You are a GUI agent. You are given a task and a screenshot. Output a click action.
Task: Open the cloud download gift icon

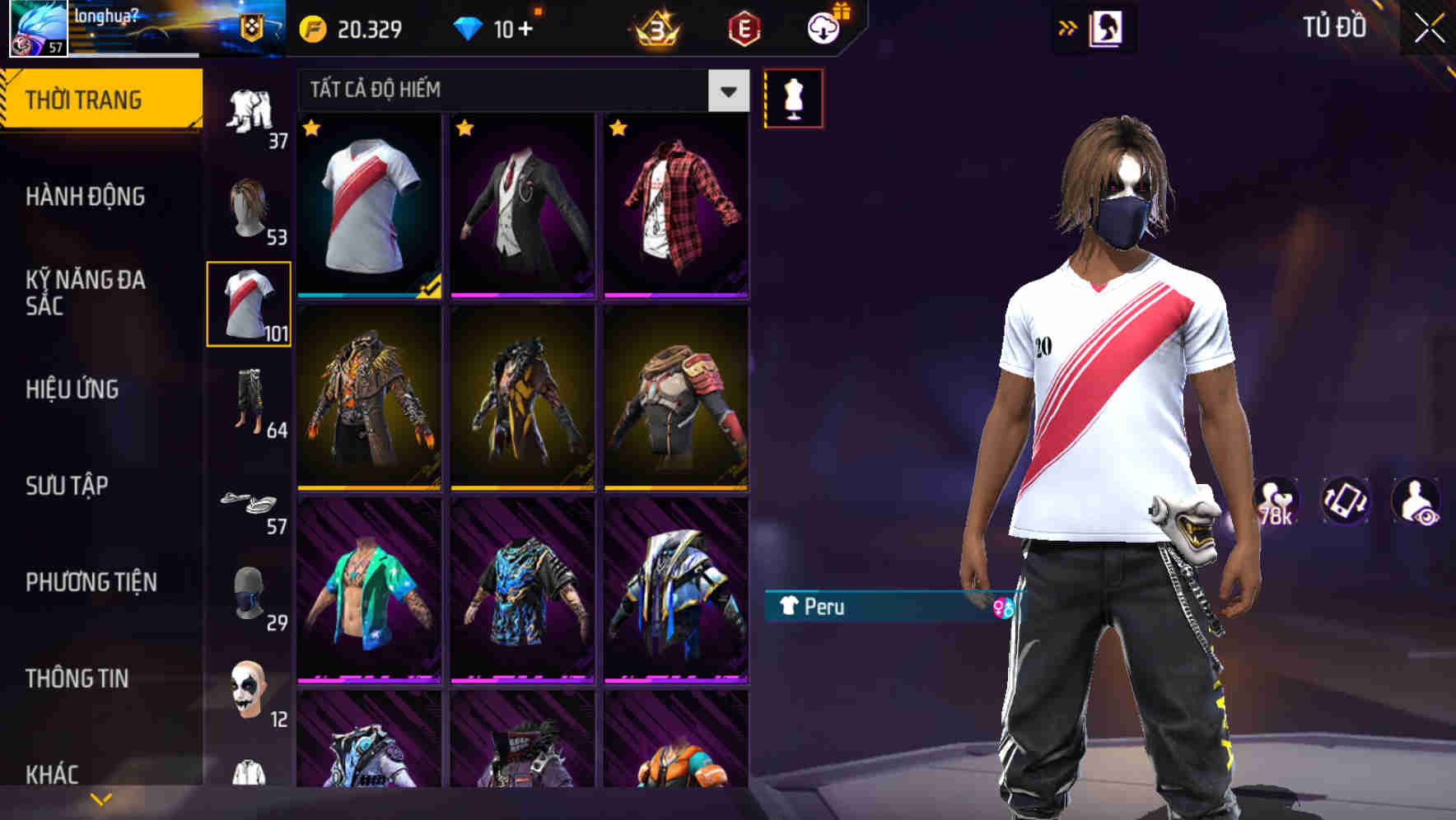(824, 27)
